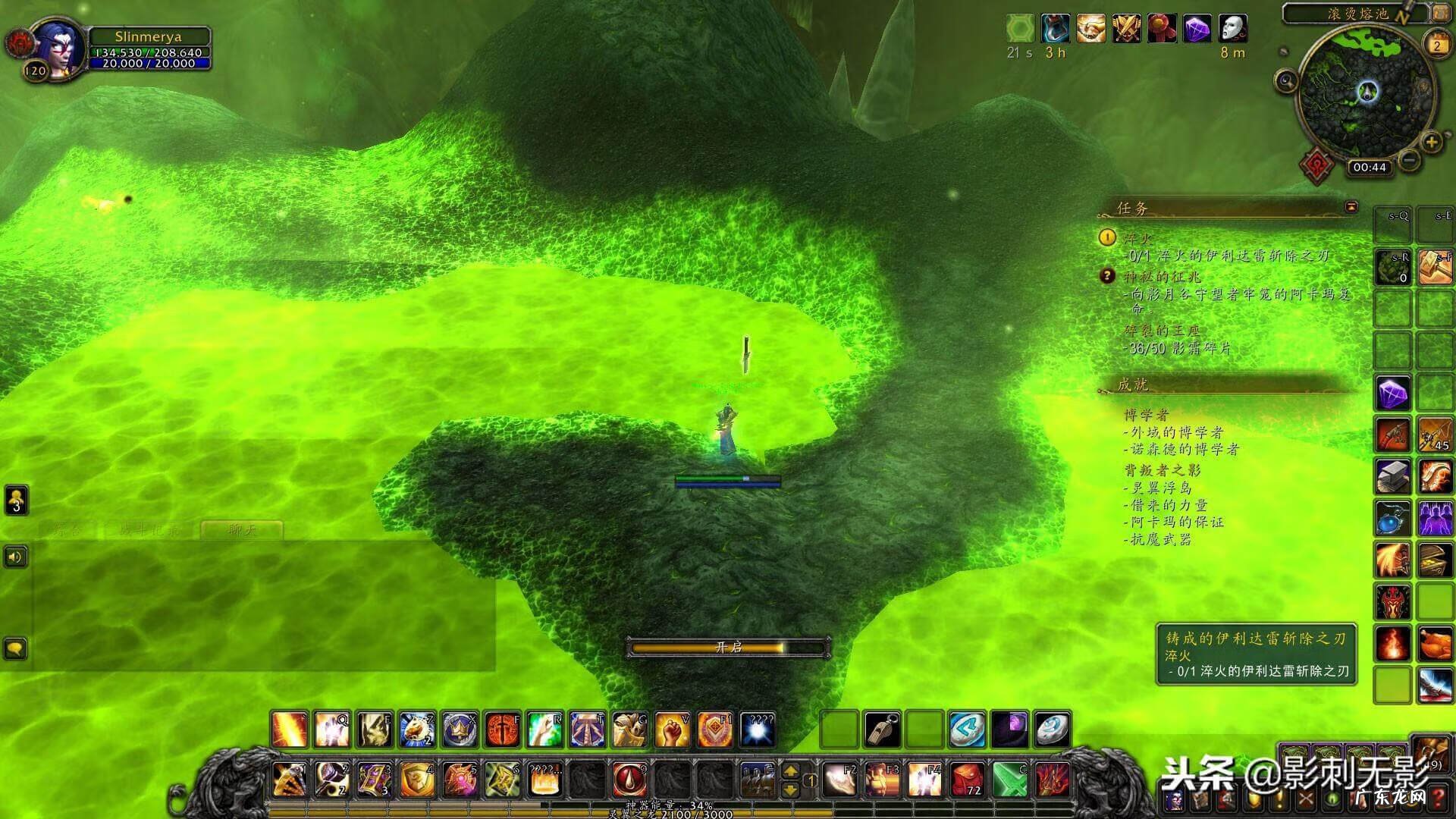
Task: Zoom out the minimap with minus button
Action: [x=1410, y=160]
